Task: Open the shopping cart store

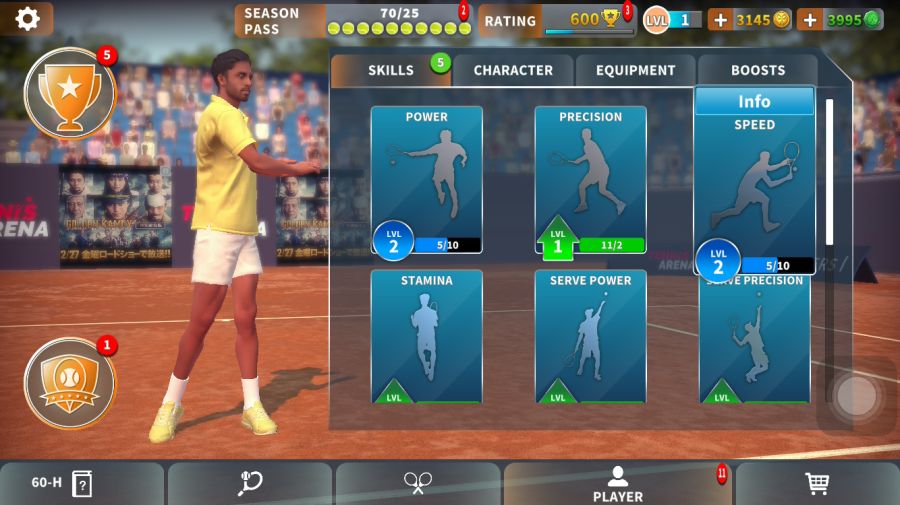Action: click(817, 483)
